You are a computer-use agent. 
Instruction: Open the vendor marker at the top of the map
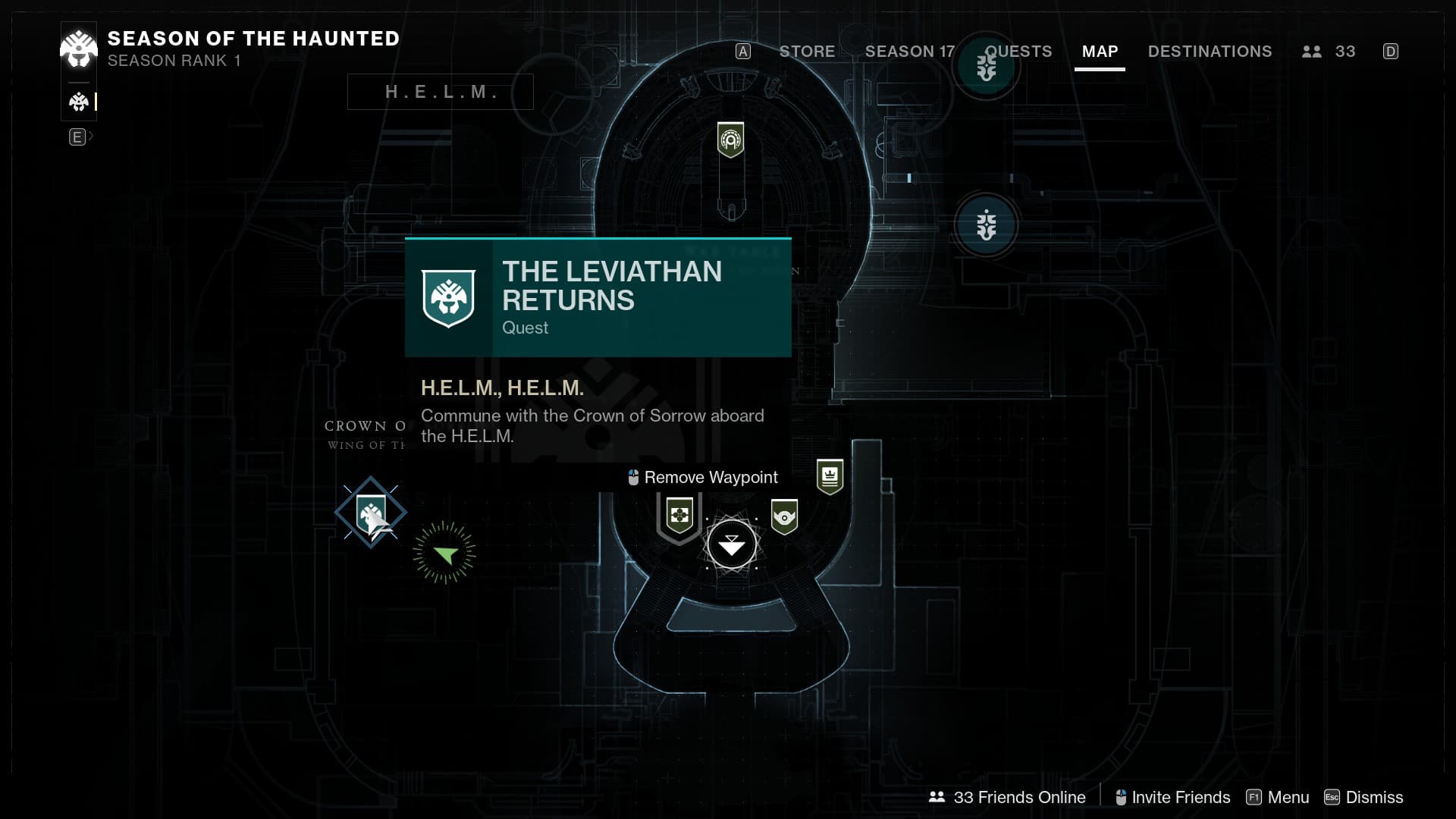point(730,140)
